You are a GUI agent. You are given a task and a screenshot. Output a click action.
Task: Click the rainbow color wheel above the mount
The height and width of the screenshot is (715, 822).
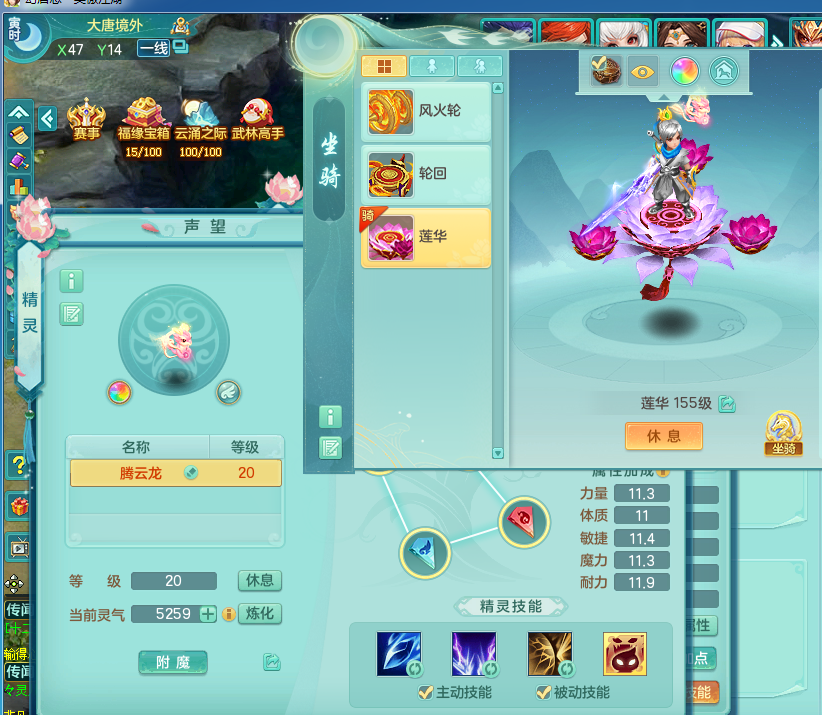tap(684, 72)
